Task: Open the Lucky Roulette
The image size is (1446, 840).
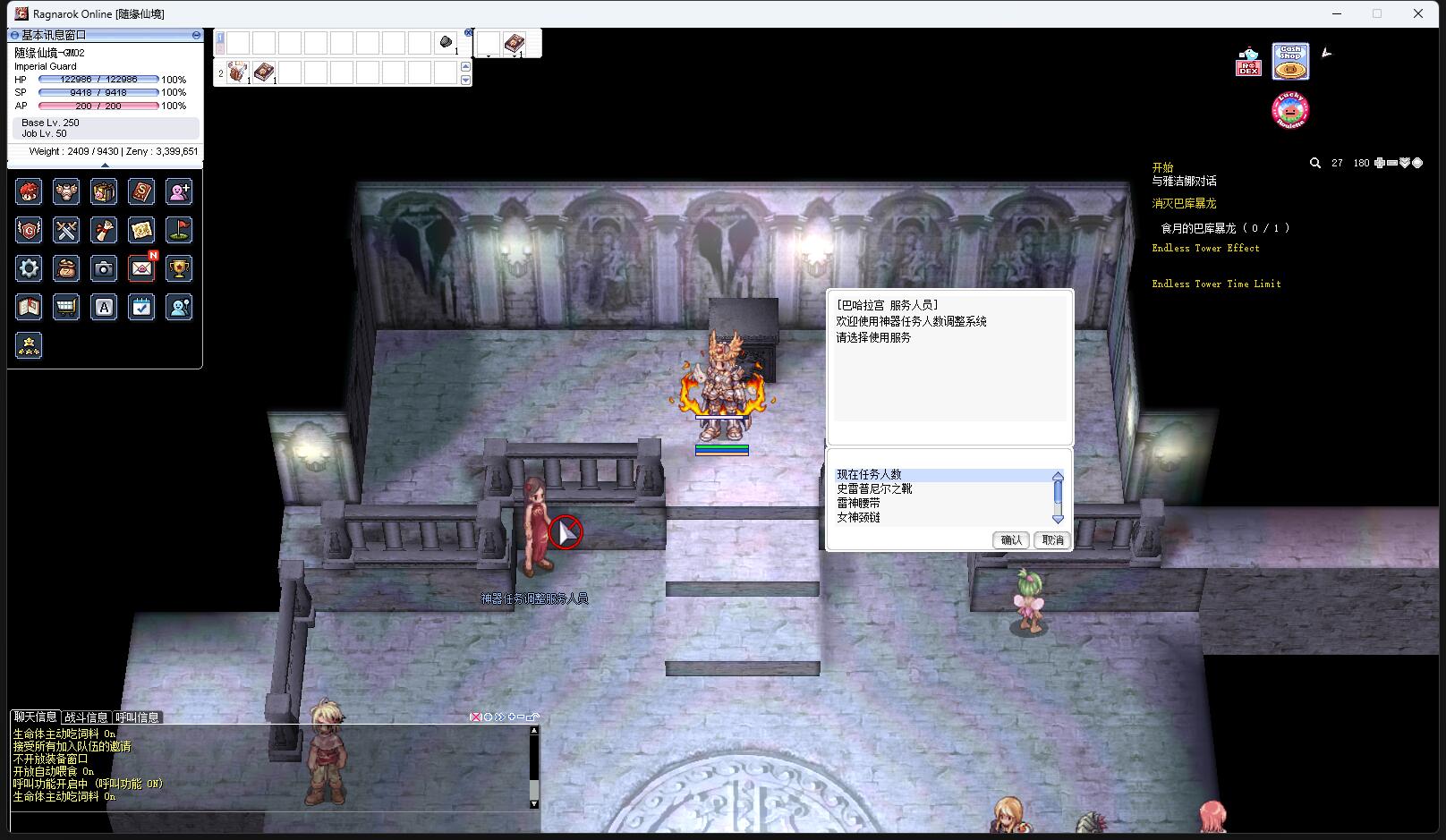Action: click(x=1290, y=110)
